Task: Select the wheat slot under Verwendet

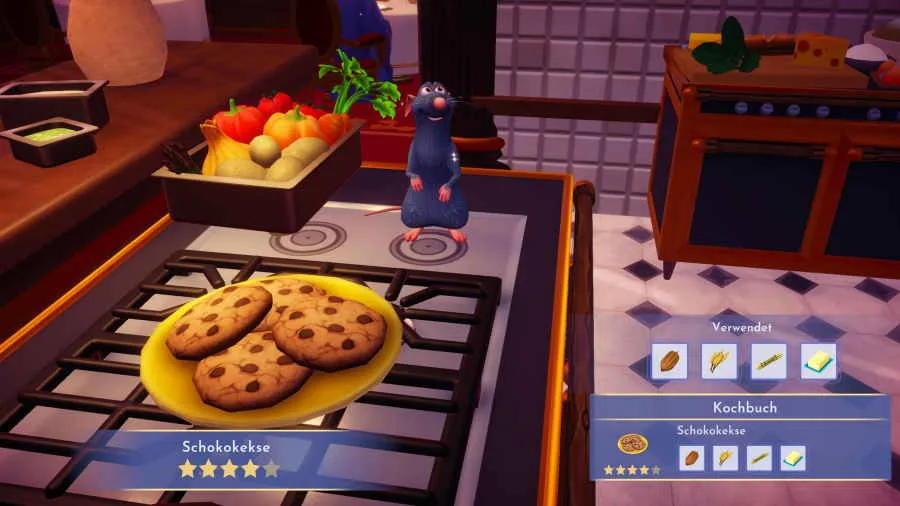Action: pyautogui.click(x=719, y=361)
